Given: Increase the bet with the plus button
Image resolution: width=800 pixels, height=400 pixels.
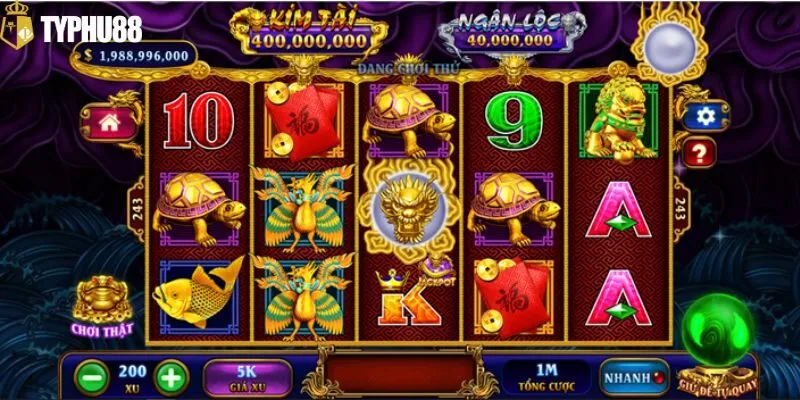Looking at the screenshot, I should (171, 378).
